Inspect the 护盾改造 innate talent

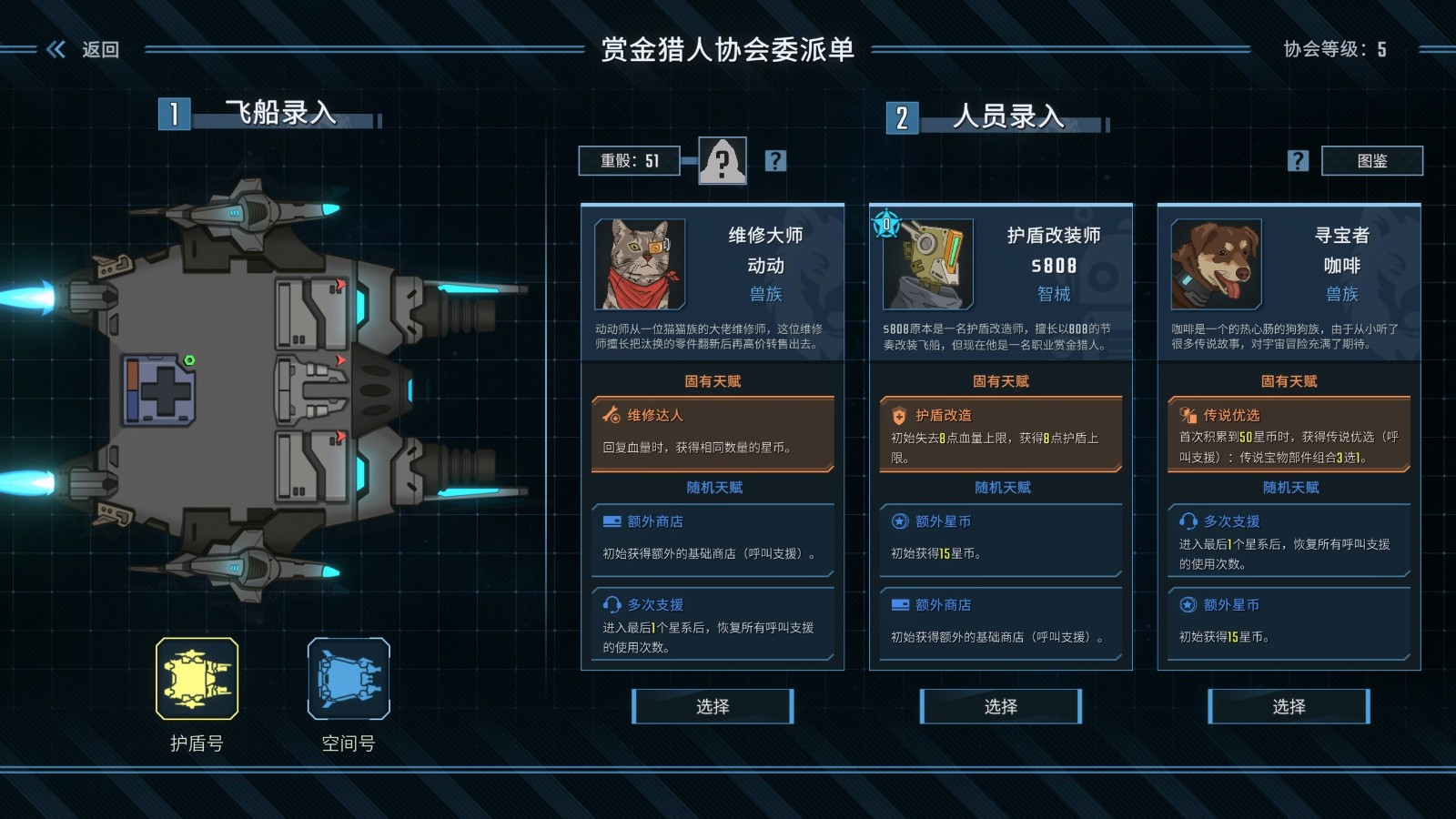(1000, 433)
